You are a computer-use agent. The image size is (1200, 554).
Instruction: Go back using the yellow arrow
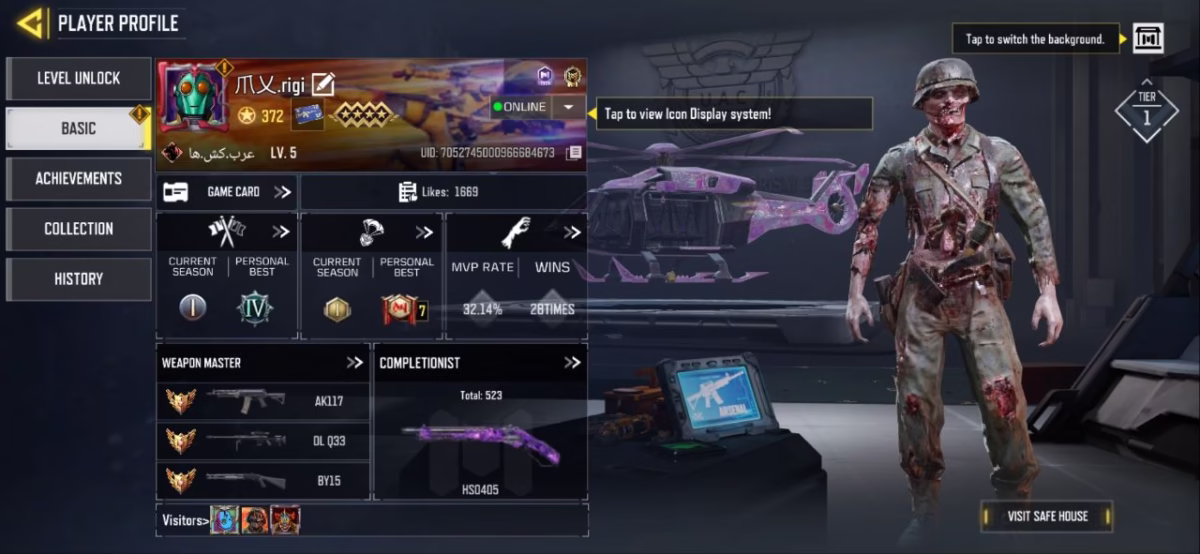click(x=30, y=22)
